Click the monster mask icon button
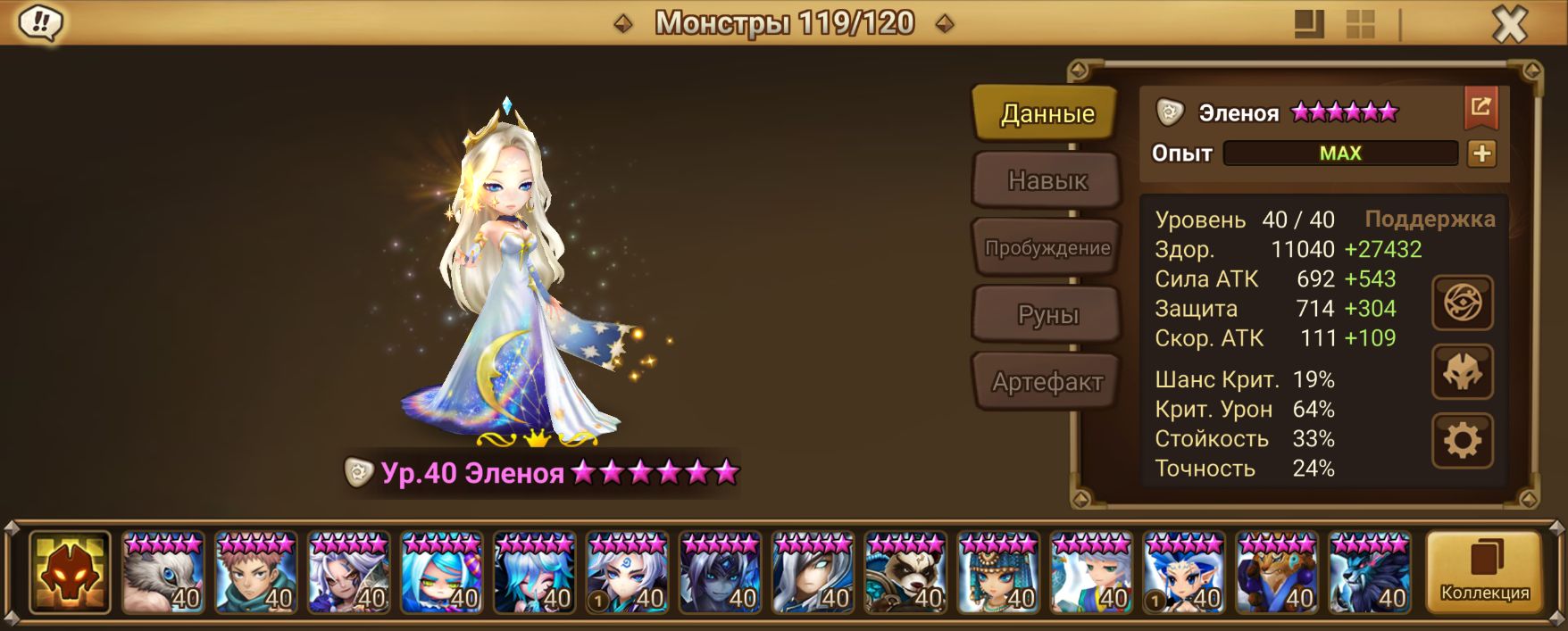 1462,372
